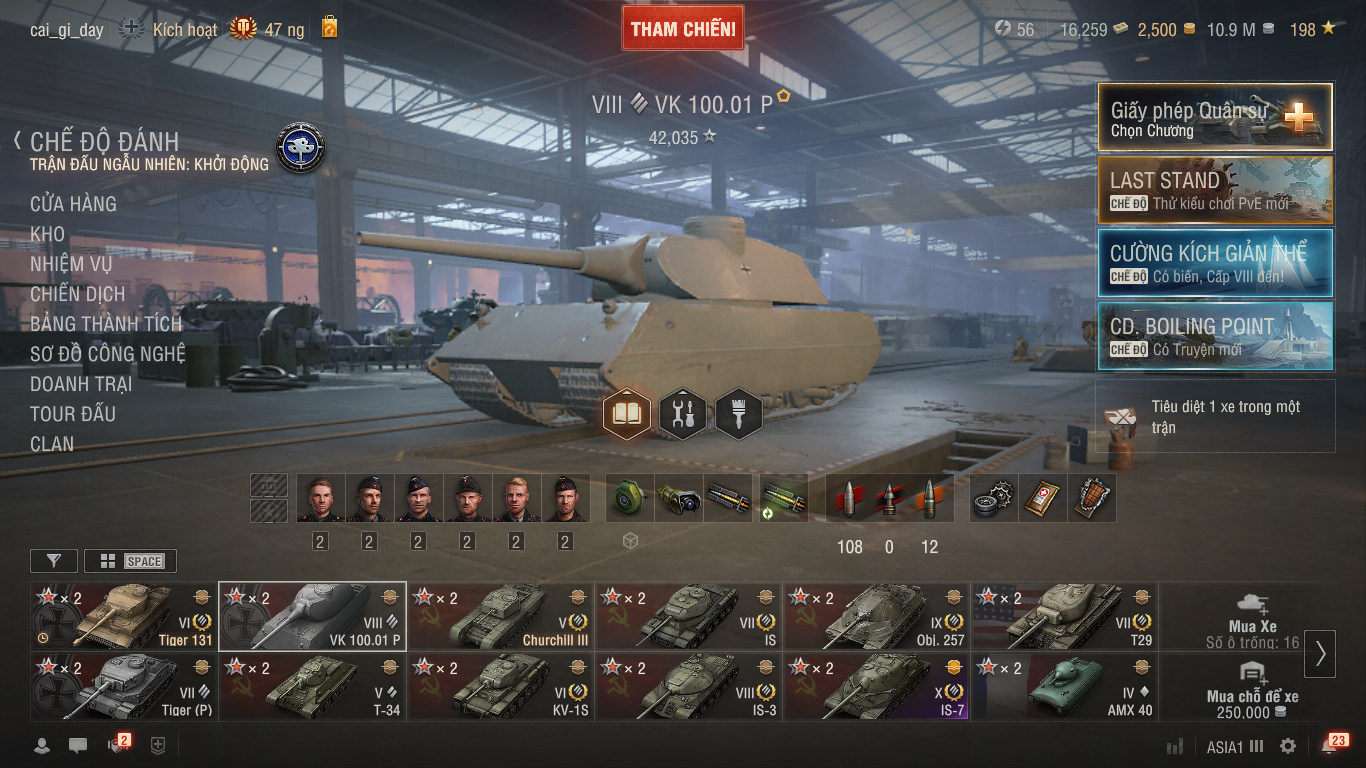Image resolution: width=1366 pixels, height=768 pixels.
Task: Open the CLAN menu entry
Action: tap(52, 444)
